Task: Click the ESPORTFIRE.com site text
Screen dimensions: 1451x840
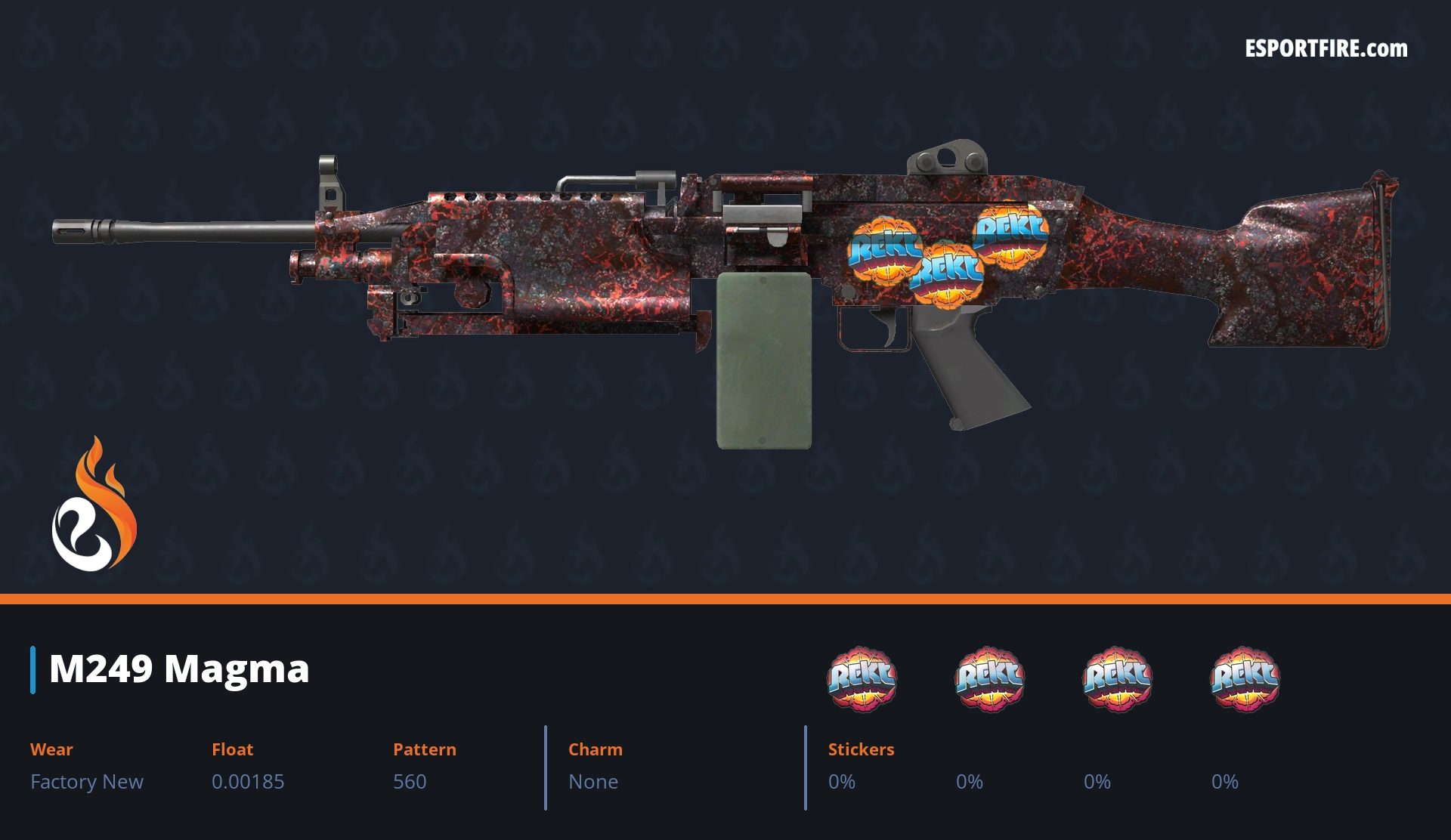Action: coord(1326,49)
